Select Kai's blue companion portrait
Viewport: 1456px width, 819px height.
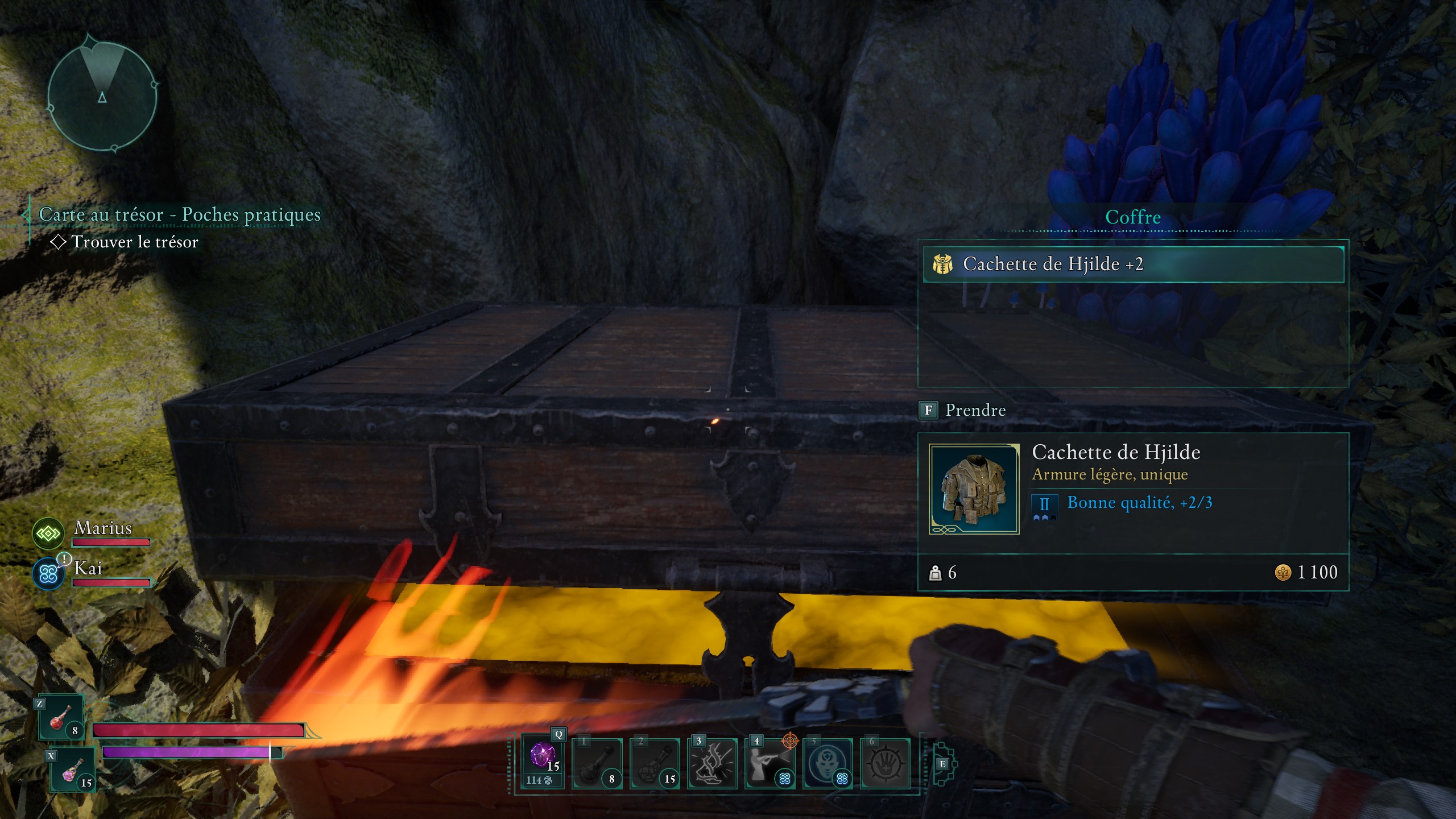tap(48, 574)
